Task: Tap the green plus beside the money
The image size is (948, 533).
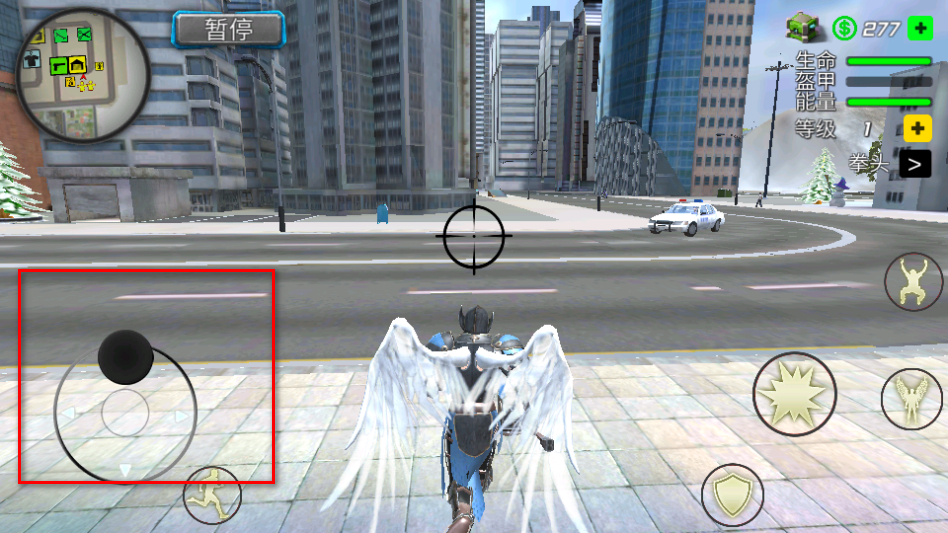Action: [x=920, y=28]
